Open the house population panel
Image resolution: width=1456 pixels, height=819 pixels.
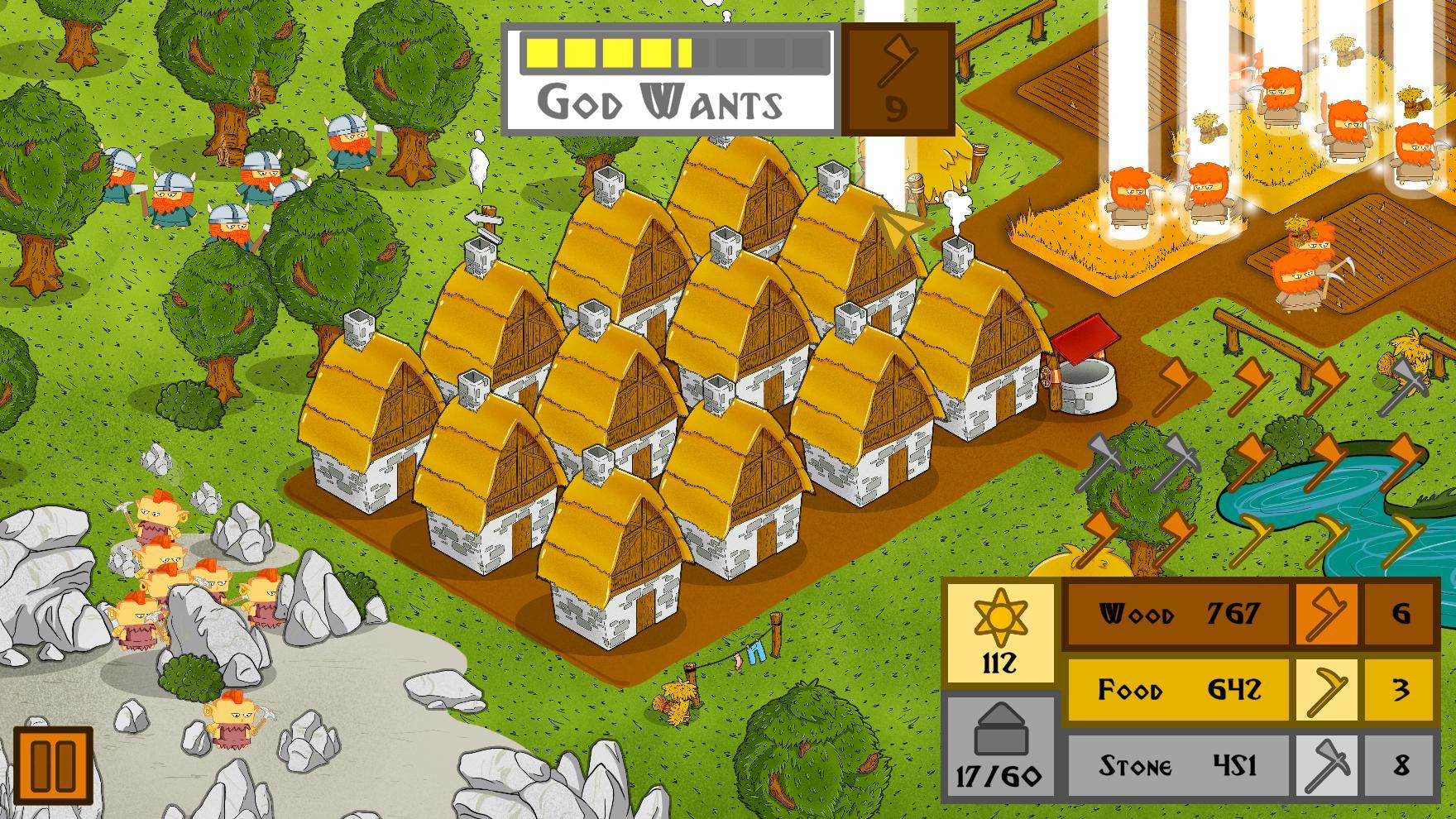[999, 747]
